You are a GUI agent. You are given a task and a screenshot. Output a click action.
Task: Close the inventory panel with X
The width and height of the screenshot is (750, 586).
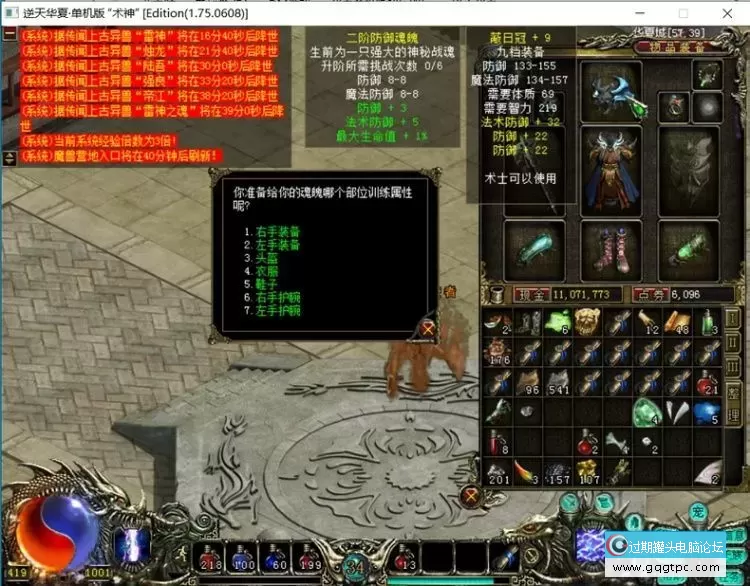tap(471, 494)
